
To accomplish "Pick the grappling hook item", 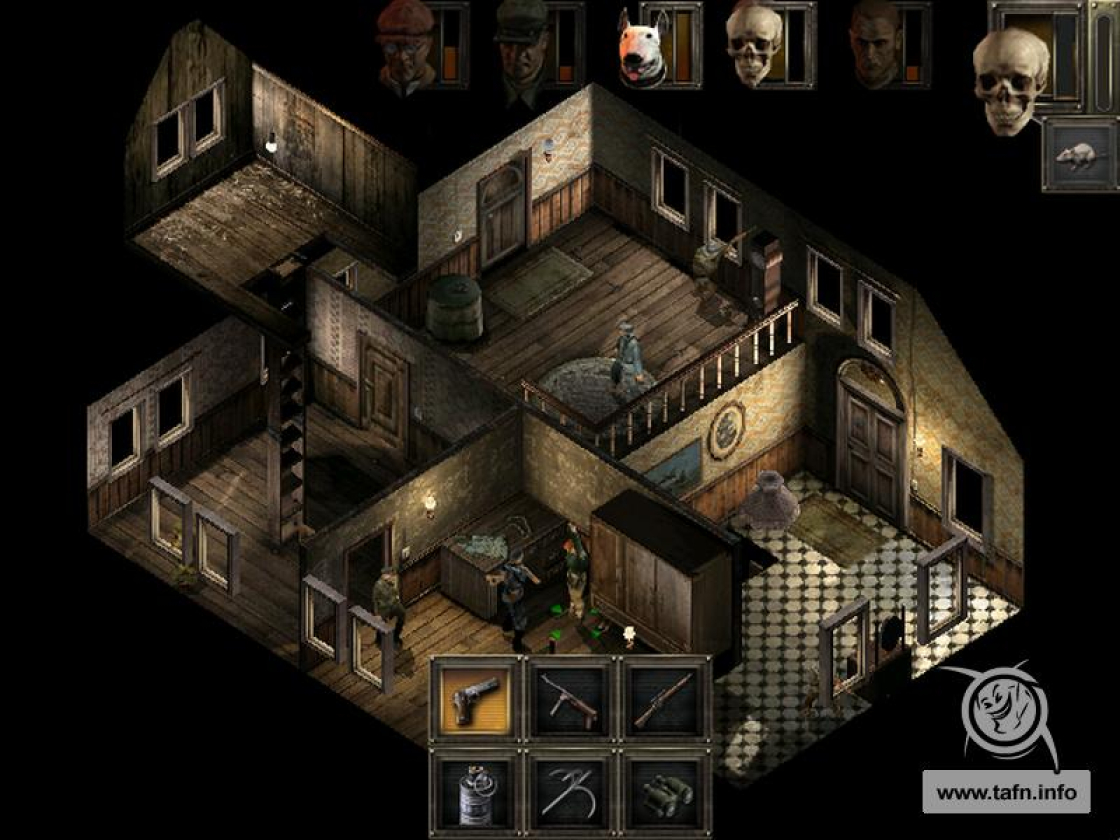I will tap(570, 792).
